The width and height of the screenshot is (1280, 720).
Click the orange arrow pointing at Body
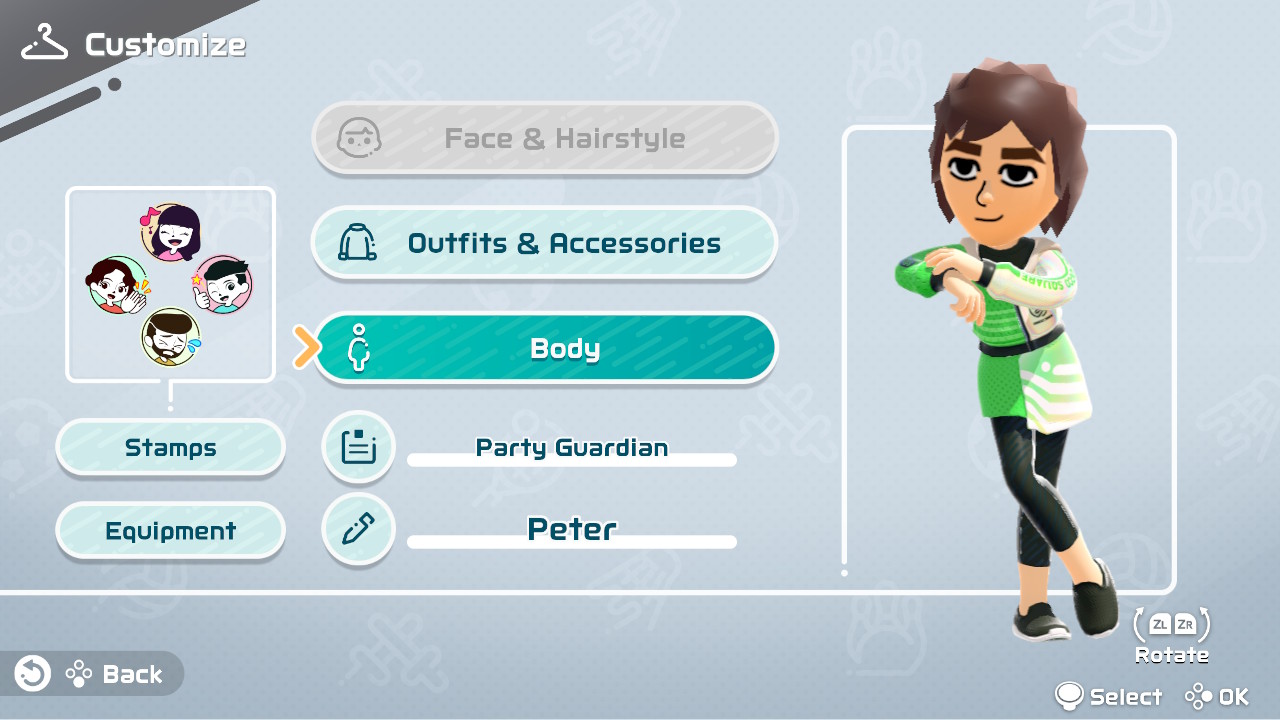(x=304, y=348)
